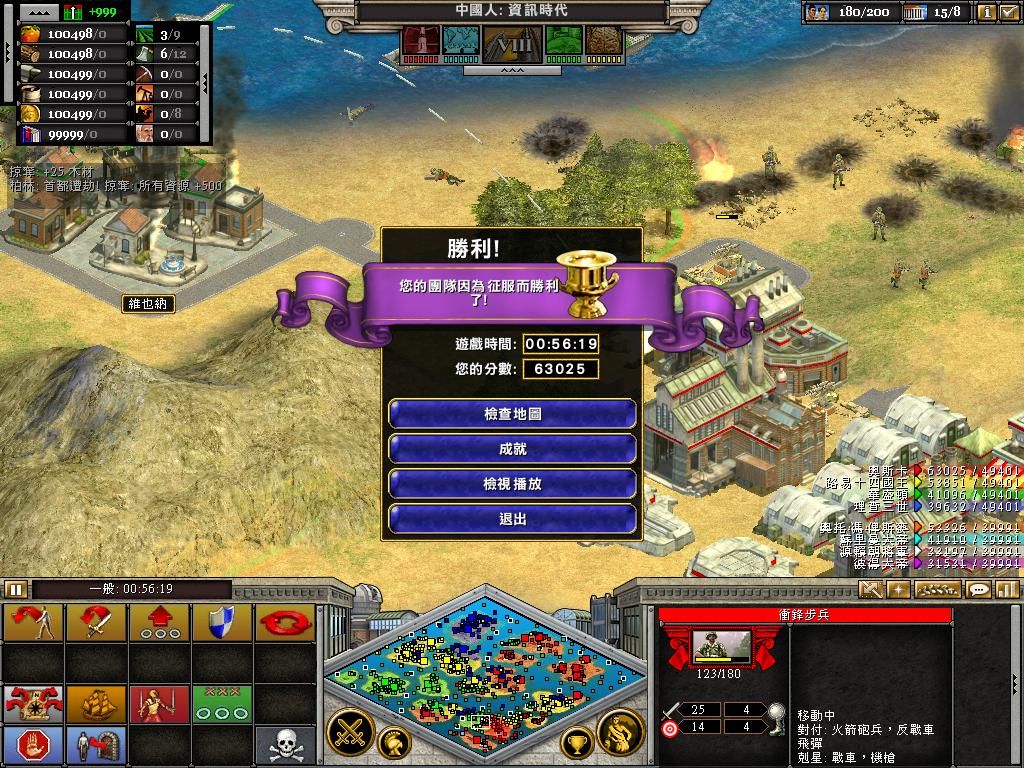This screenshot has height=768, width=1024.
Task: Click the infantry unit portrait
Action: click(722, 646)
